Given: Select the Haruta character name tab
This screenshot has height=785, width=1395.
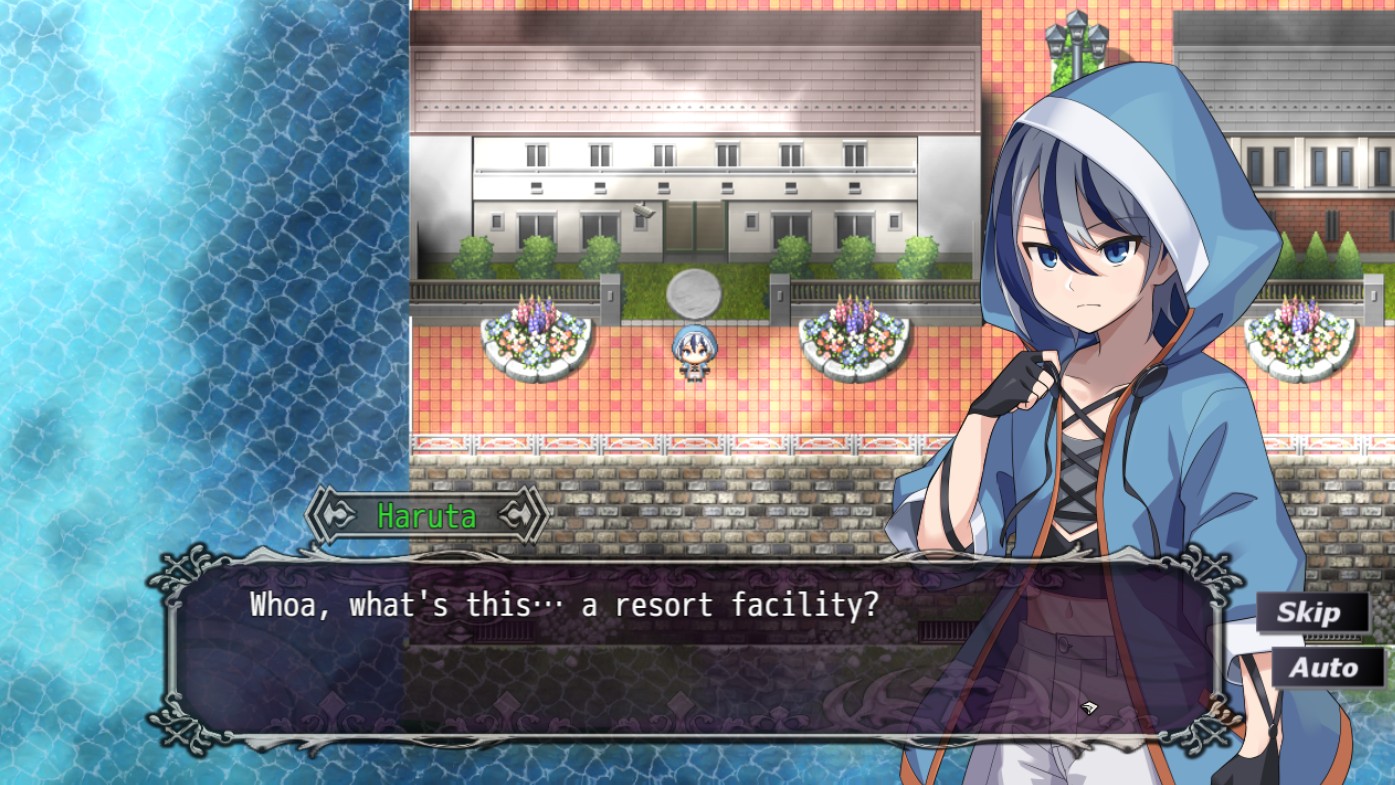Looking at the screenshot, I should (x=425, y=514).
